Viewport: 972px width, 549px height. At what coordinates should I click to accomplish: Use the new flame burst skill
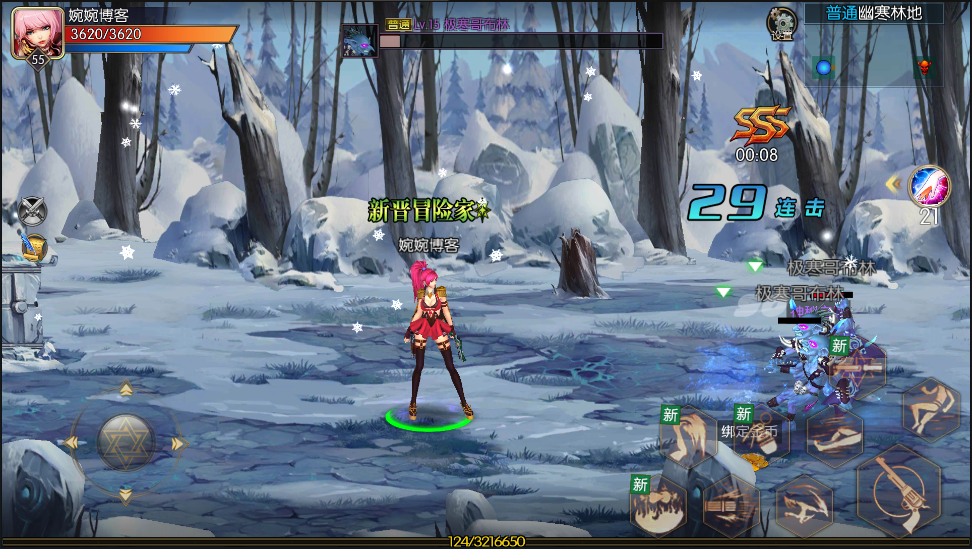pyautogui.click(x=660, y=507)
